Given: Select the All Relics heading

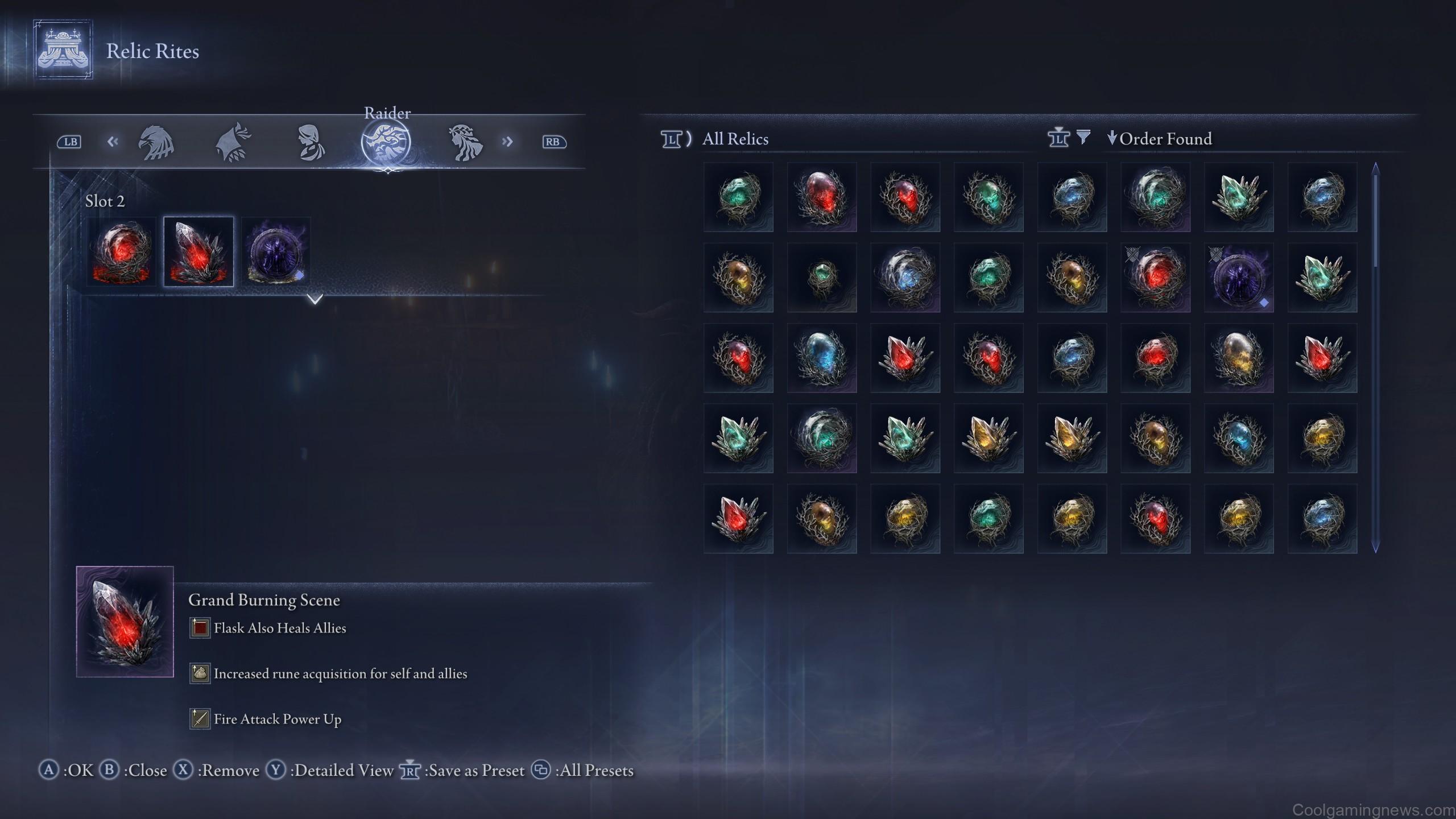Looking at the screenshot, I should [735, 139].
